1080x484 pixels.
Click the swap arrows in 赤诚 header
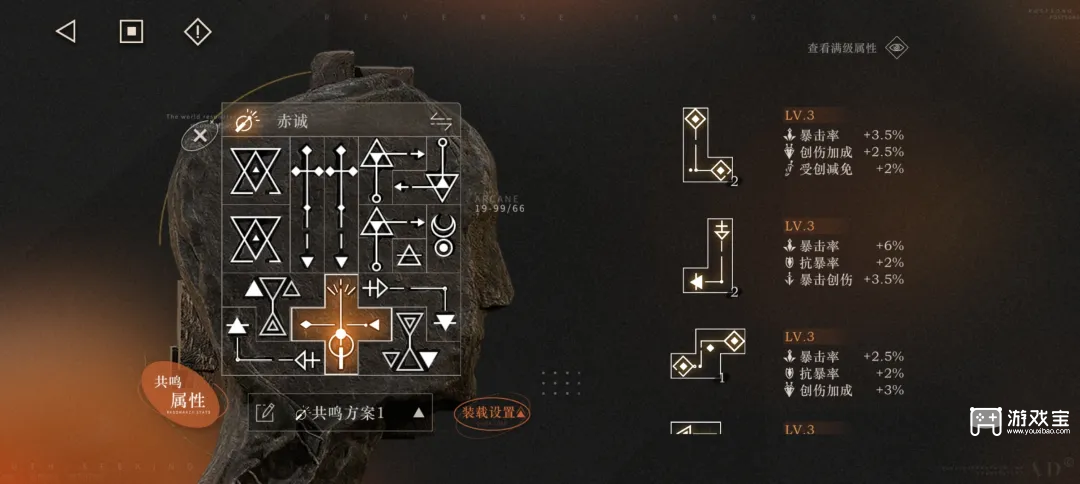[x=441, y=121]
